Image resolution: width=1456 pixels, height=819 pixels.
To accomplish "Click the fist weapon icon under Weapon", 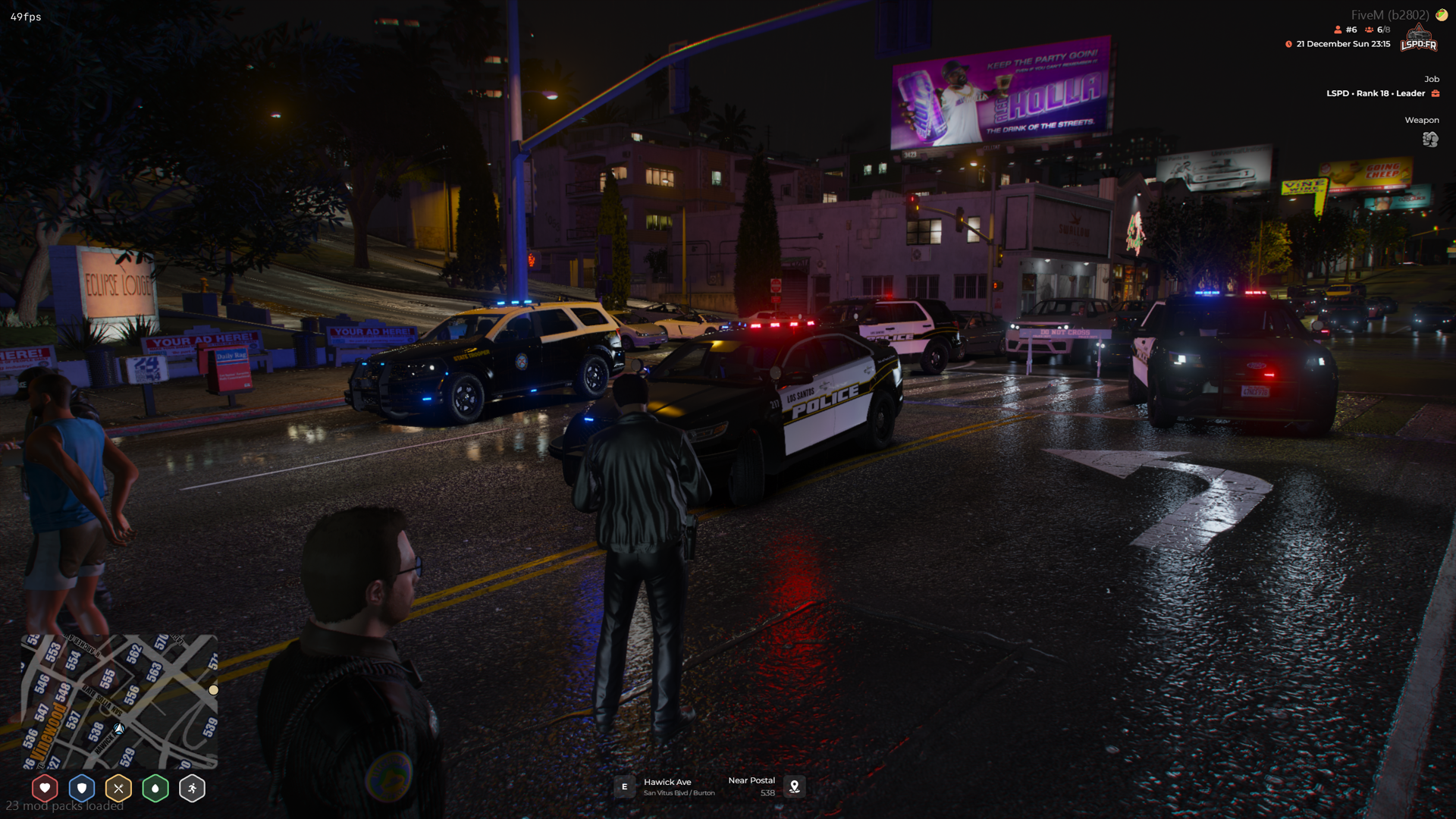I will (x=1429, y=140).
